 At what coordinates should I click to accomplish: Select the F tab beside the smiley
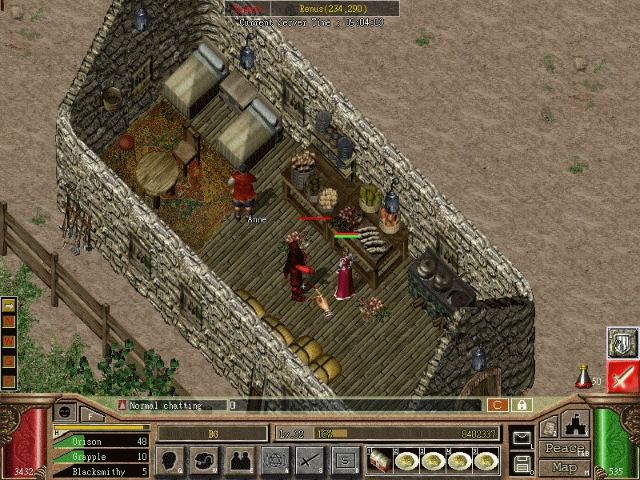pyautogui.click(x=92, y=411)
